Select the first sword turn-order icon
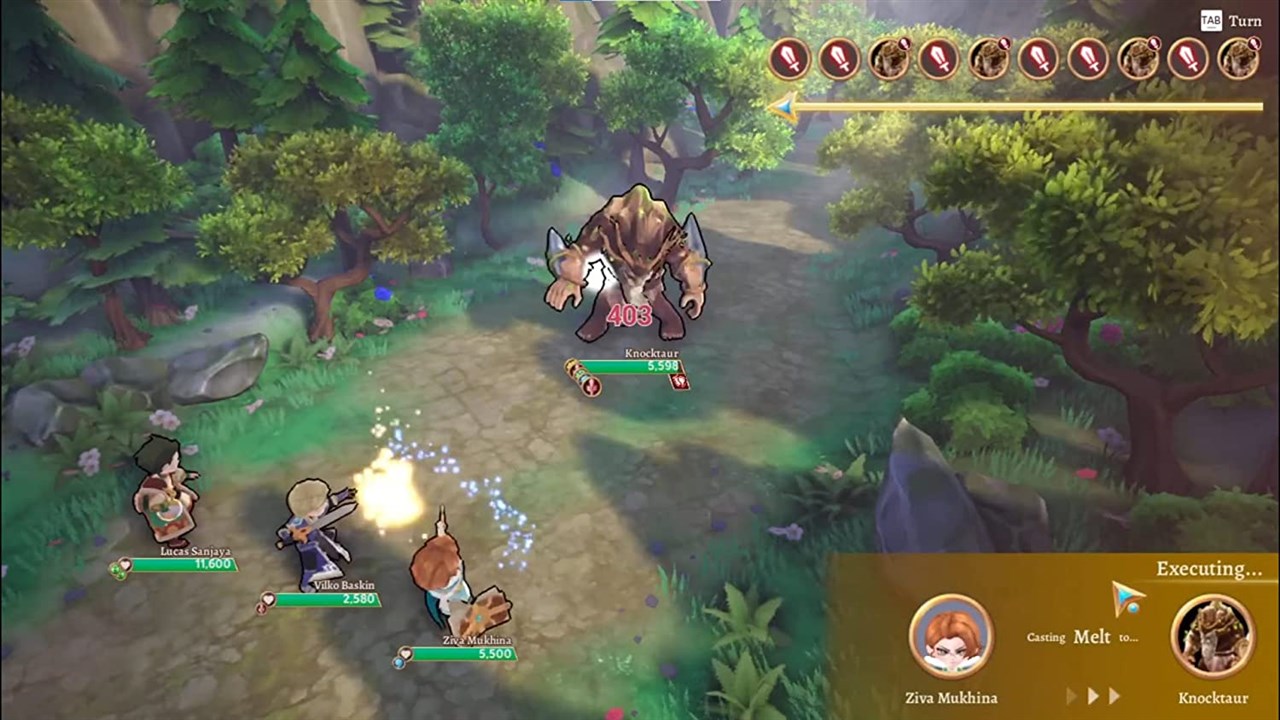Image resolution: width=1280 pixels, height=720 pixels. (789, 60)
